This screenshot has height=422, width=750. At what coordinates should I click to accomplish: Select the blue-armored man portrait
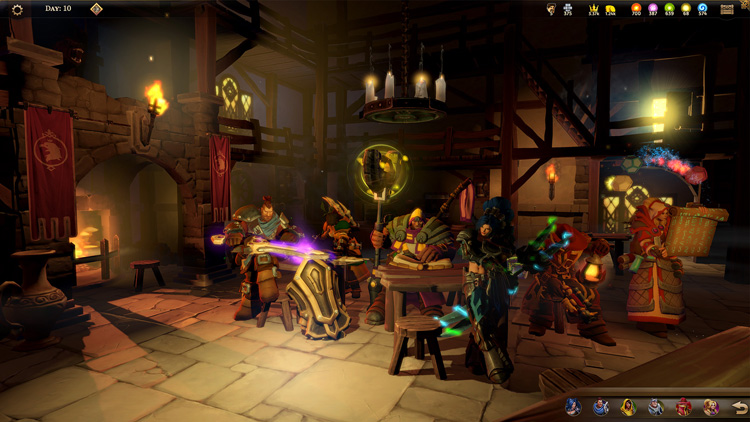click(600, 407)
